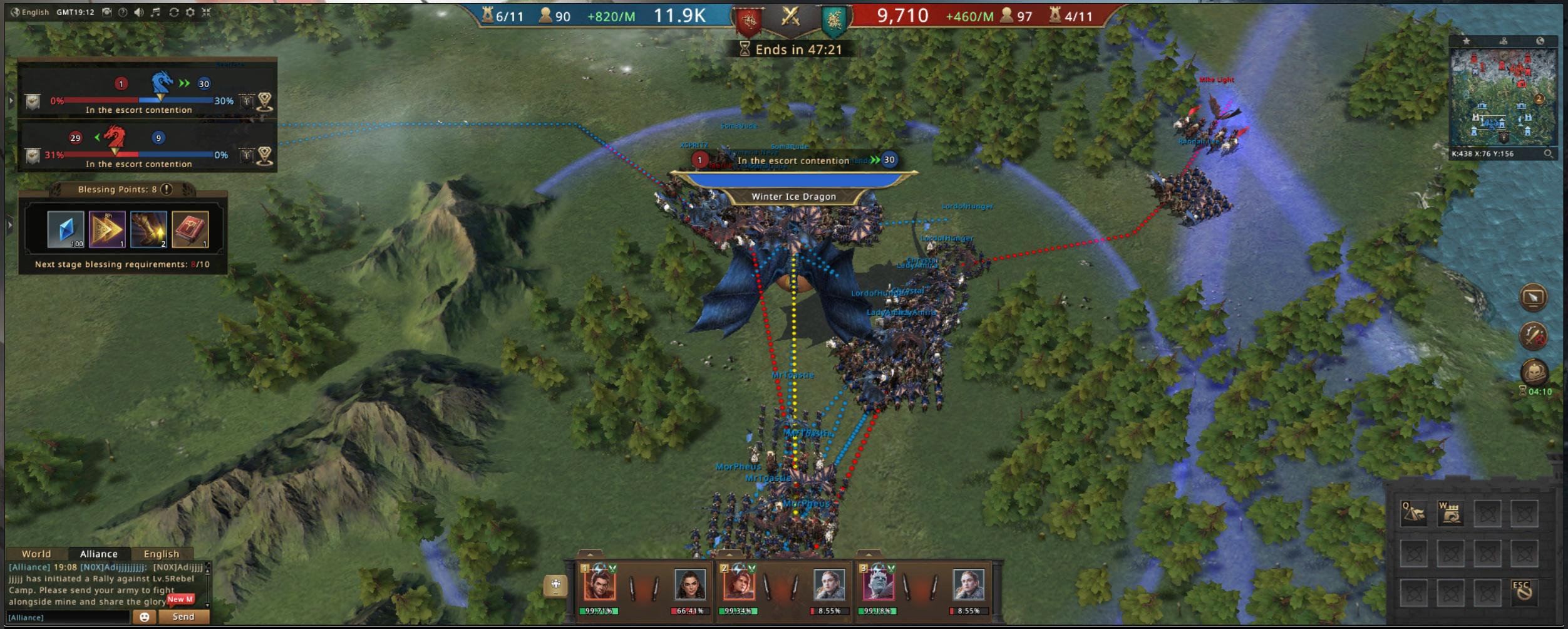The height and width of the screenshot is (629, 1568).
Task: Open the coordinate search magnifier under minimap
Action: pyautogui.click(x=1548, y=153)
